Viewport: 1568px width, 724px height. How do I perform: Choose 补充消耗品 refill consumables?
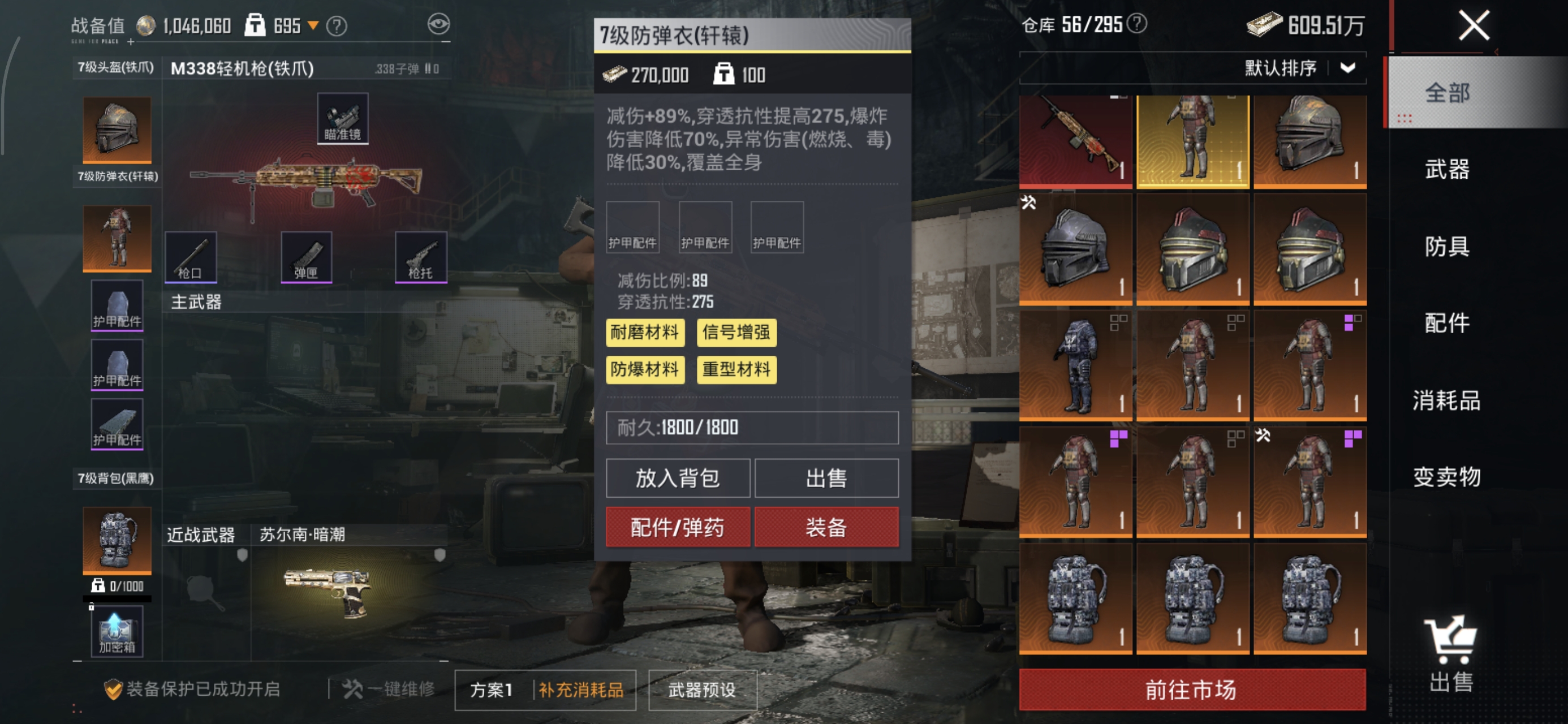(581, 690)
